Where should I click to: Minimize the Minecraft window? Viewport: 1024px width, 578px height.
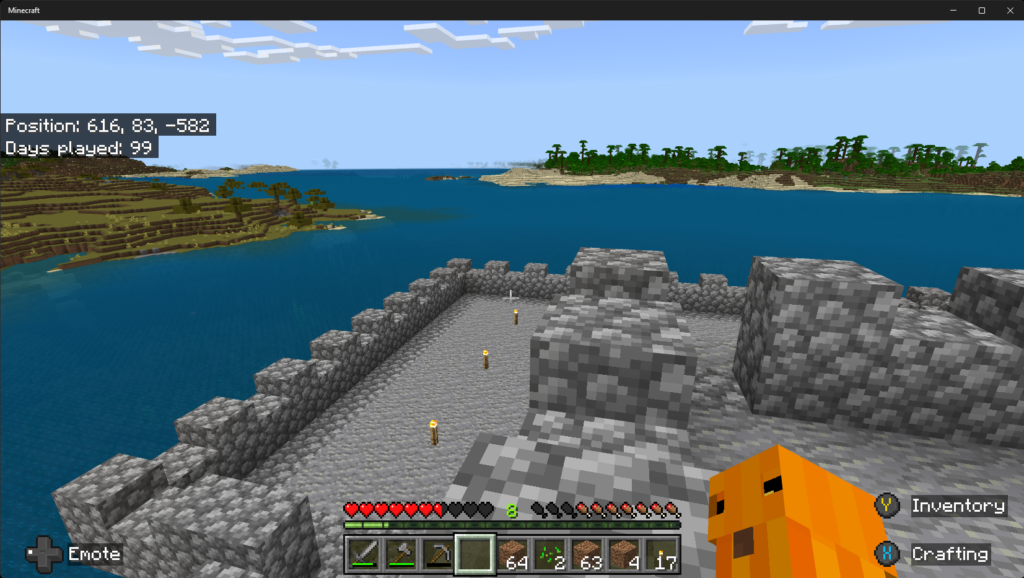pyautogui.click(x=955, y=10)
